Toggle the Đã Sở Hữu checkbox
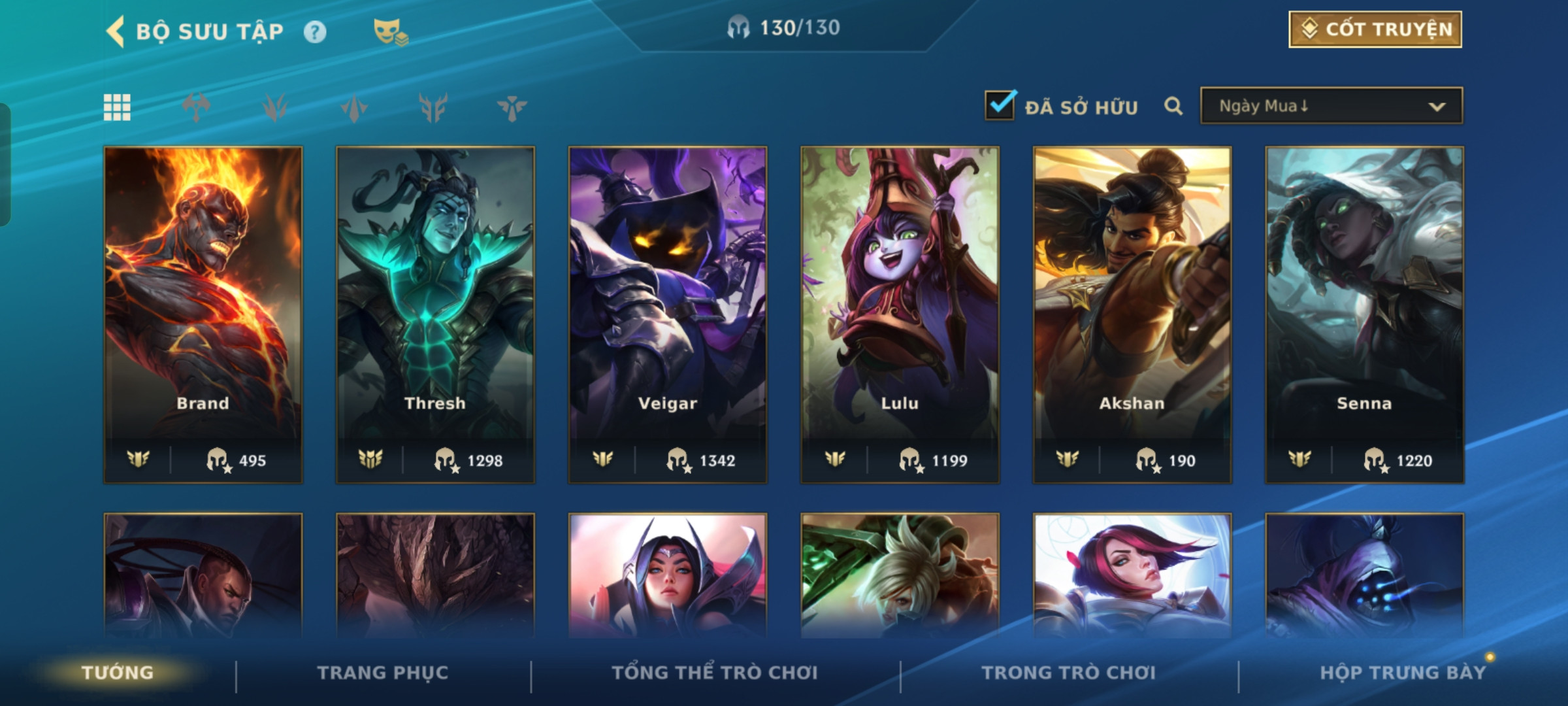1568x706 pixels. [x=1000, y=105]
